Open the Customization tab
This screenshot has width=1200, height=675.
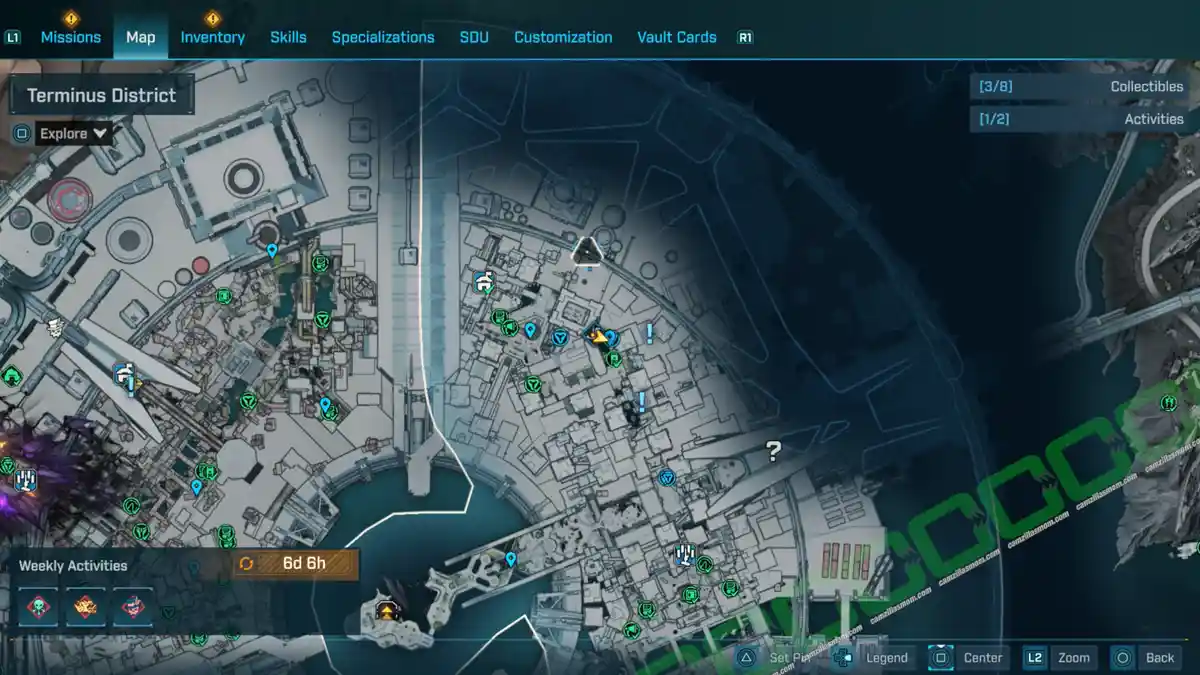[x=563, y=37]
